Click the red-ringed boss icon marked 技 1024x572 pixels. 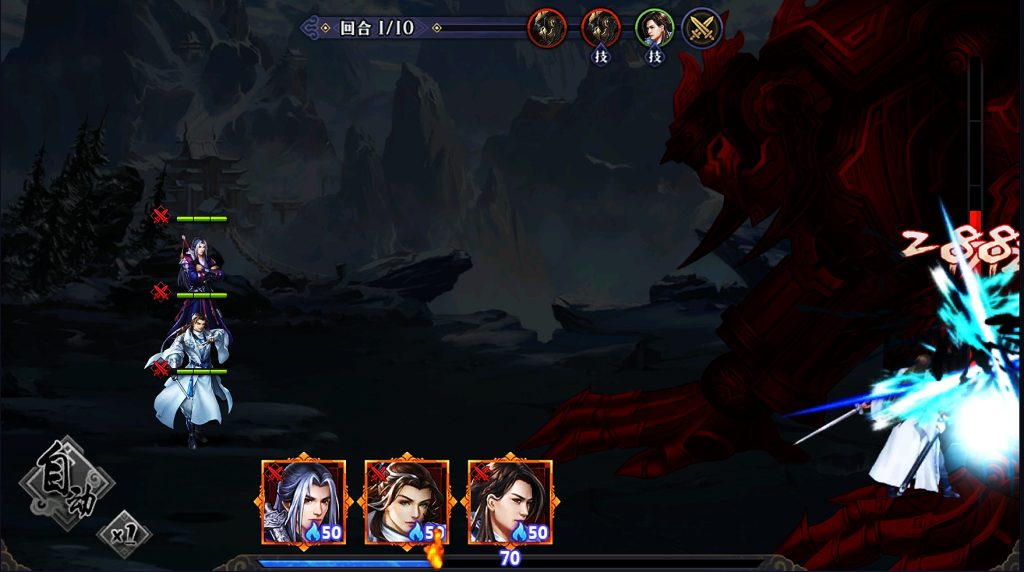[600, 28]
